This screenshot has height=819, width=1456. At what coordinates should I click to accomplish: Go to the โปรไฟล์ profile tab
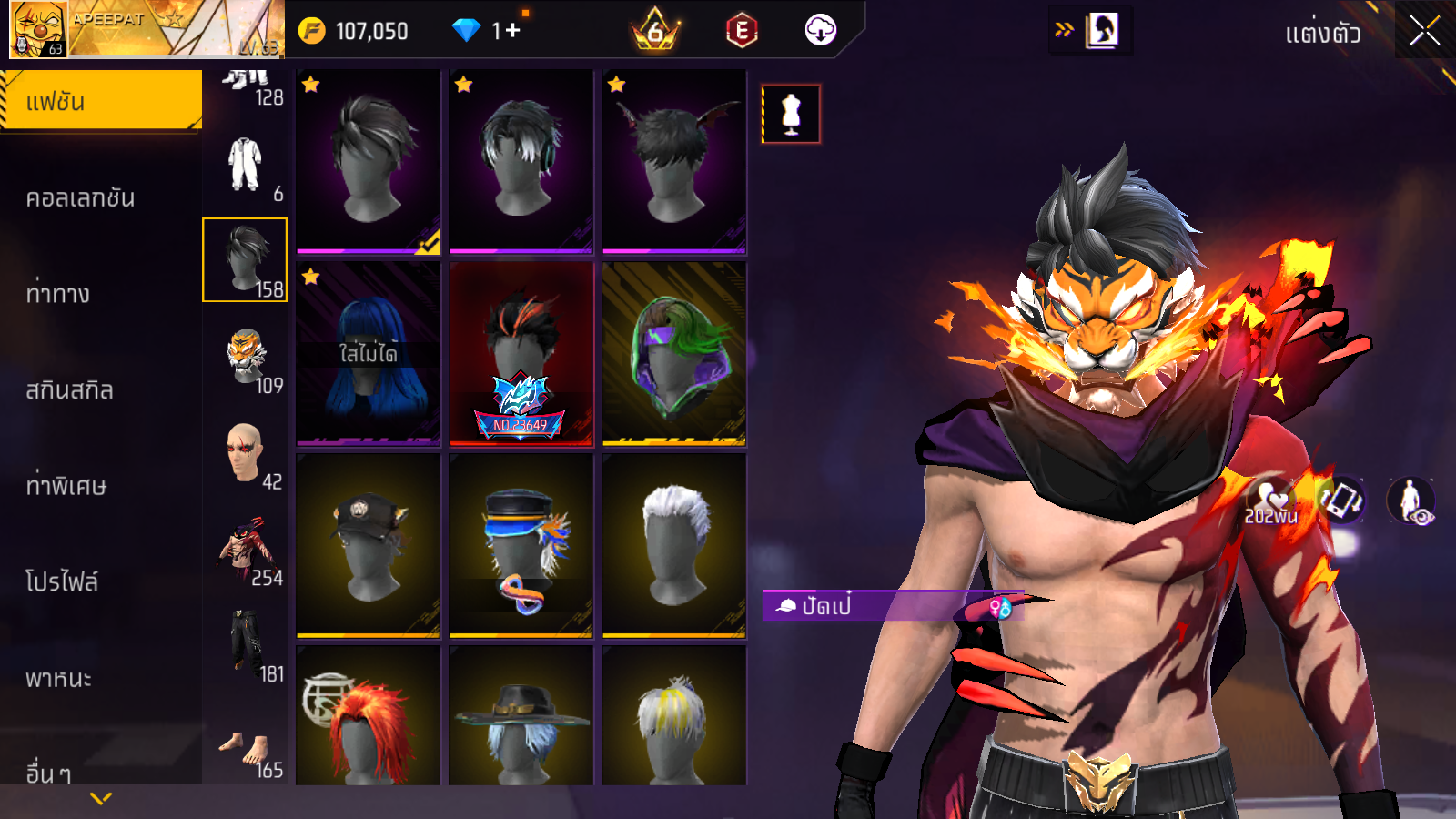tap(62, 581)
